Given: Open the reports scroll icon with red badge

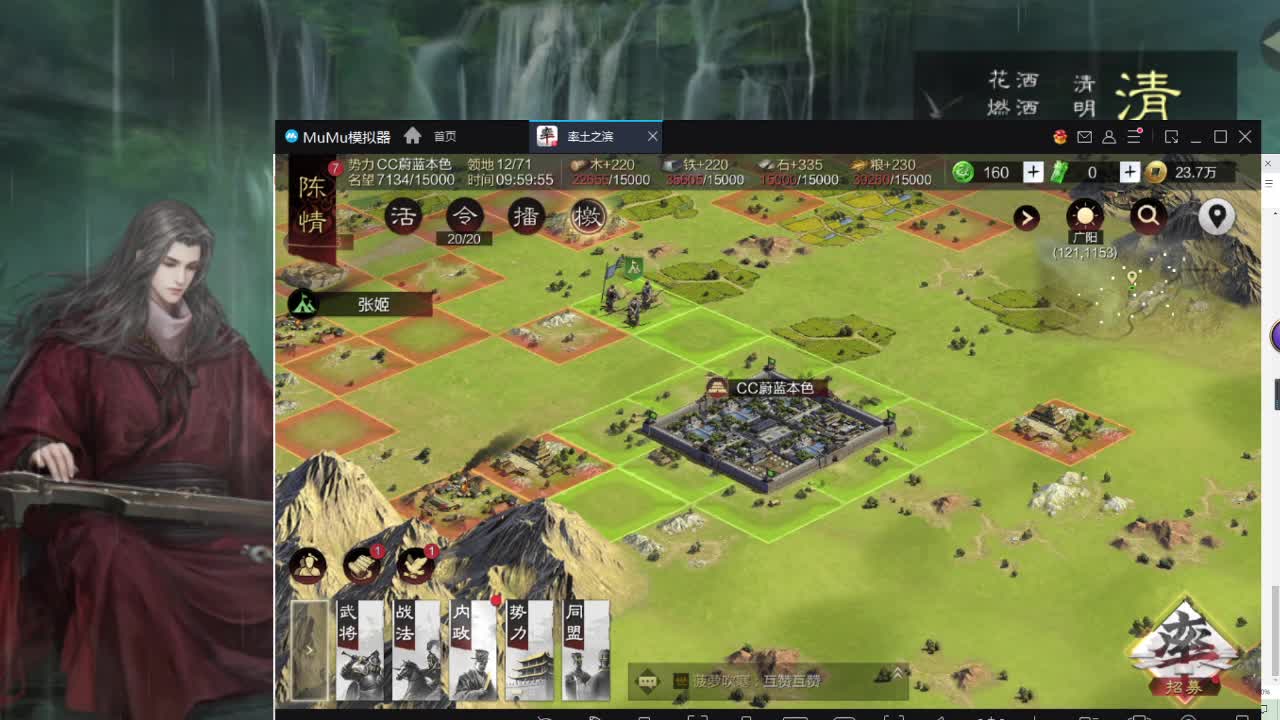Looking at the screenshot, I should pyautogui.click(x=361, y=565).
